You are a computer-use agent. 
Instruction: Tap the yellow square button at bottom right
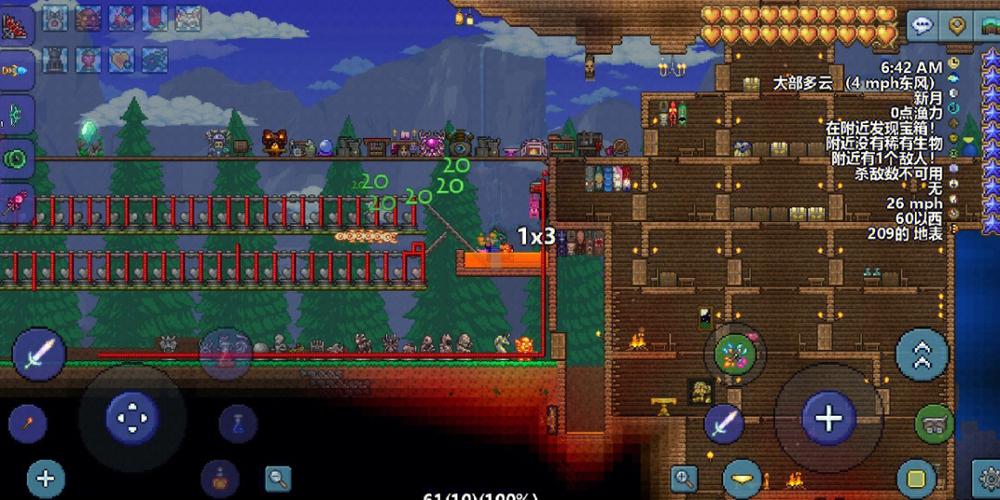(916, 478)
